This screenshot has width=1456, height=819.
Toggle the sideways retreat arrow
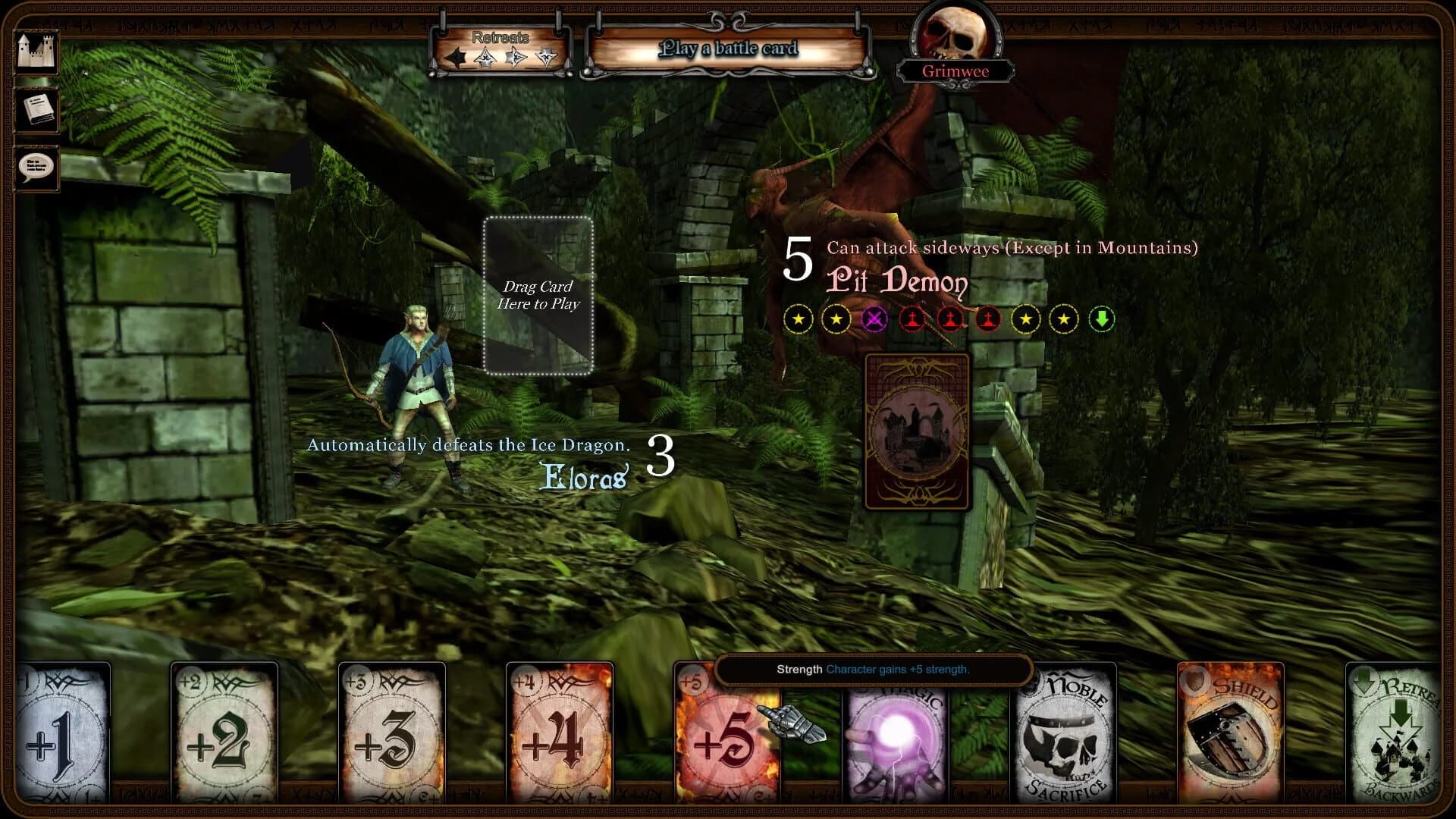click(516, 58)
